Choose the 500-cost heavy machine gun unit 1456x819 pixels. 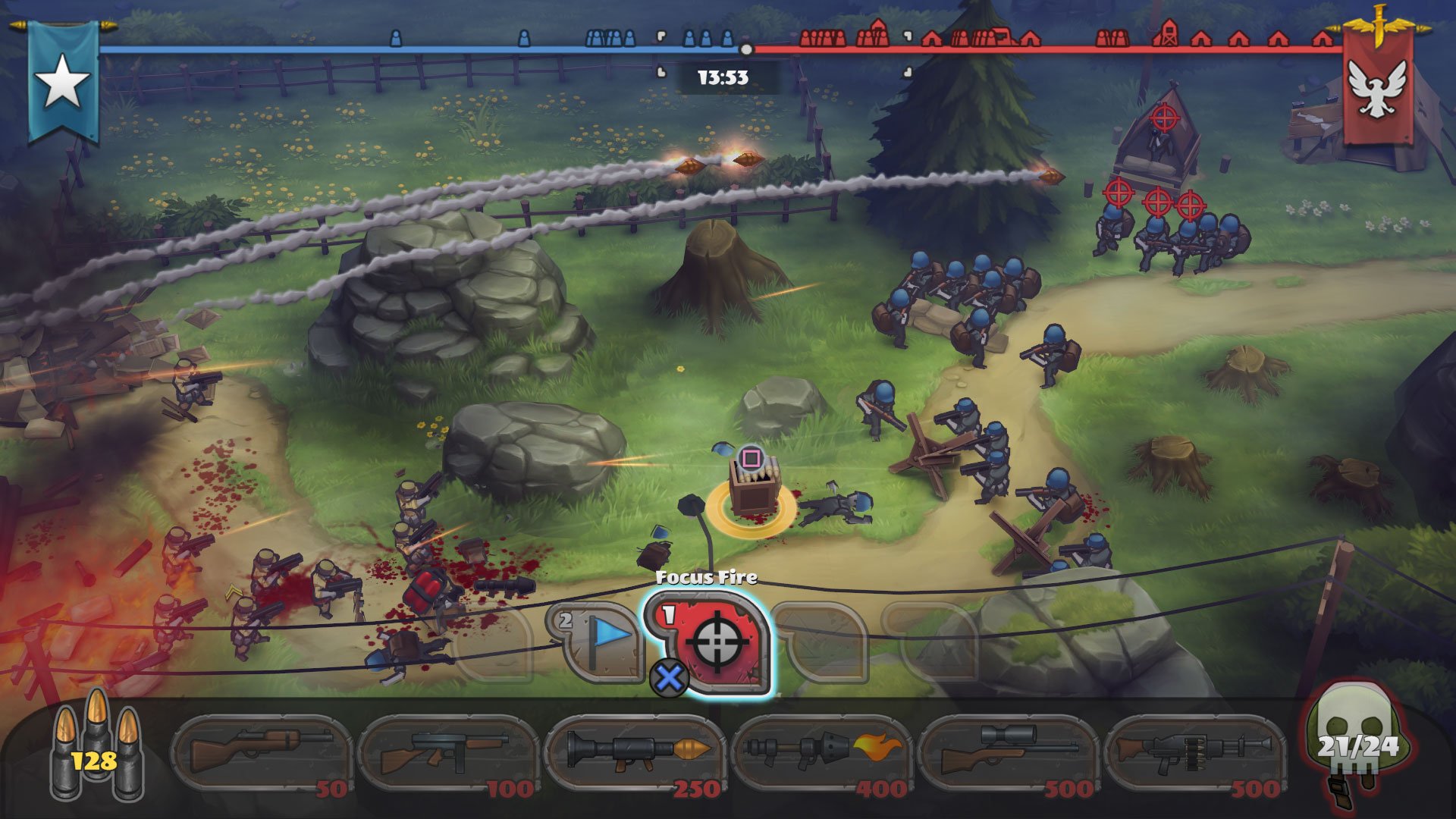(x=1194, y=753)
